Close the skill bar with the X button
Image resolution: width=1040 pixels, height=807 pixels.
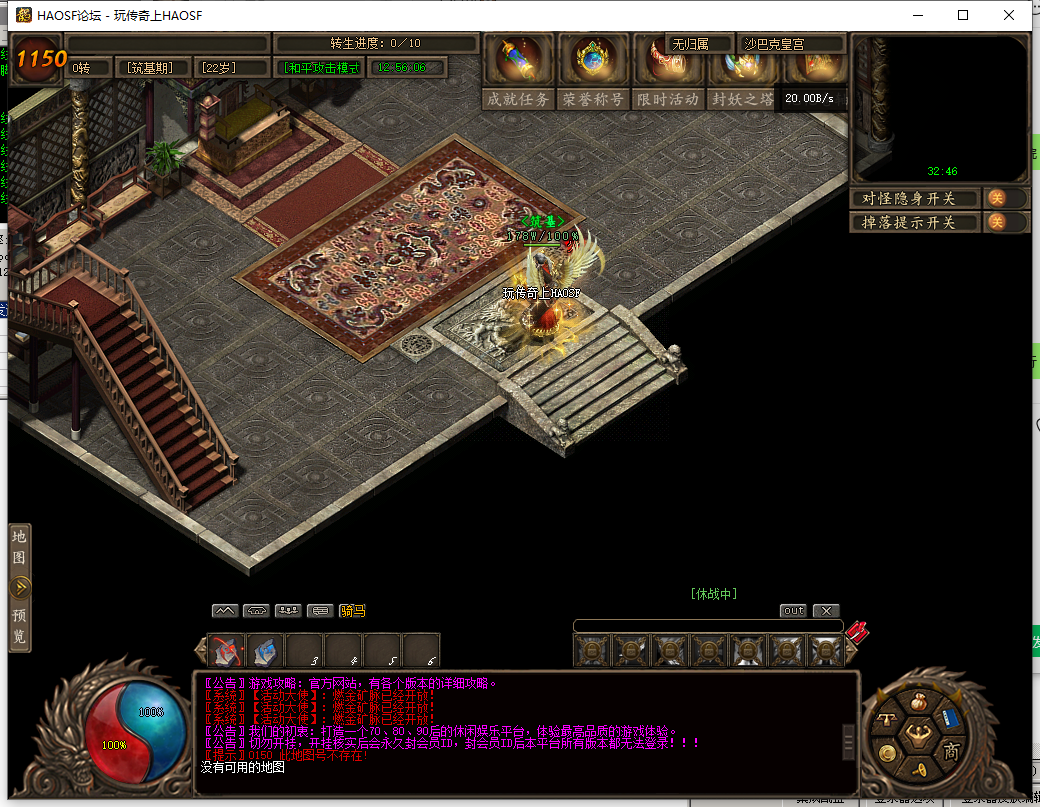click(825, 610)
